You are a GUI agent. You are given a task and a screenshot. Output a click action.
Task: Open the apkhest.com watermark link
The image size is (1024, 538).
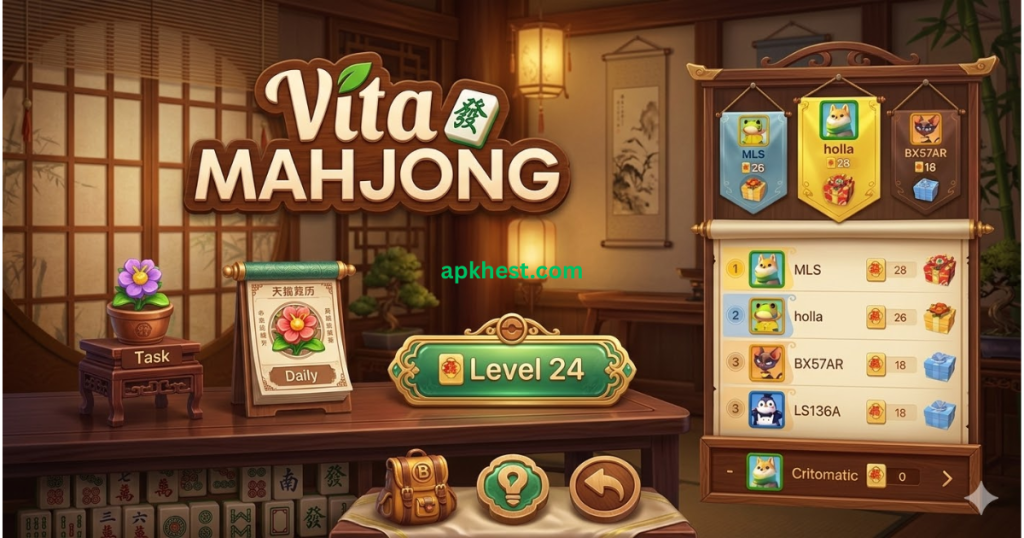[511, 271]
